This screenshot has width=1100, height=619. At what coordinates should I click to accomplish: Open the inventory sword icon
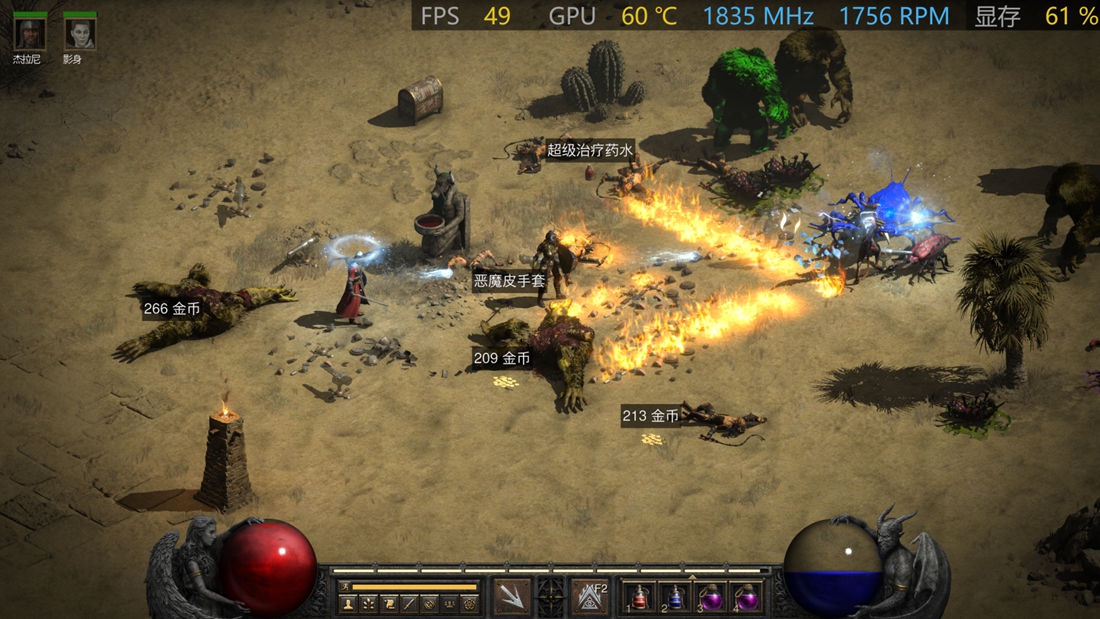[409, 604]
